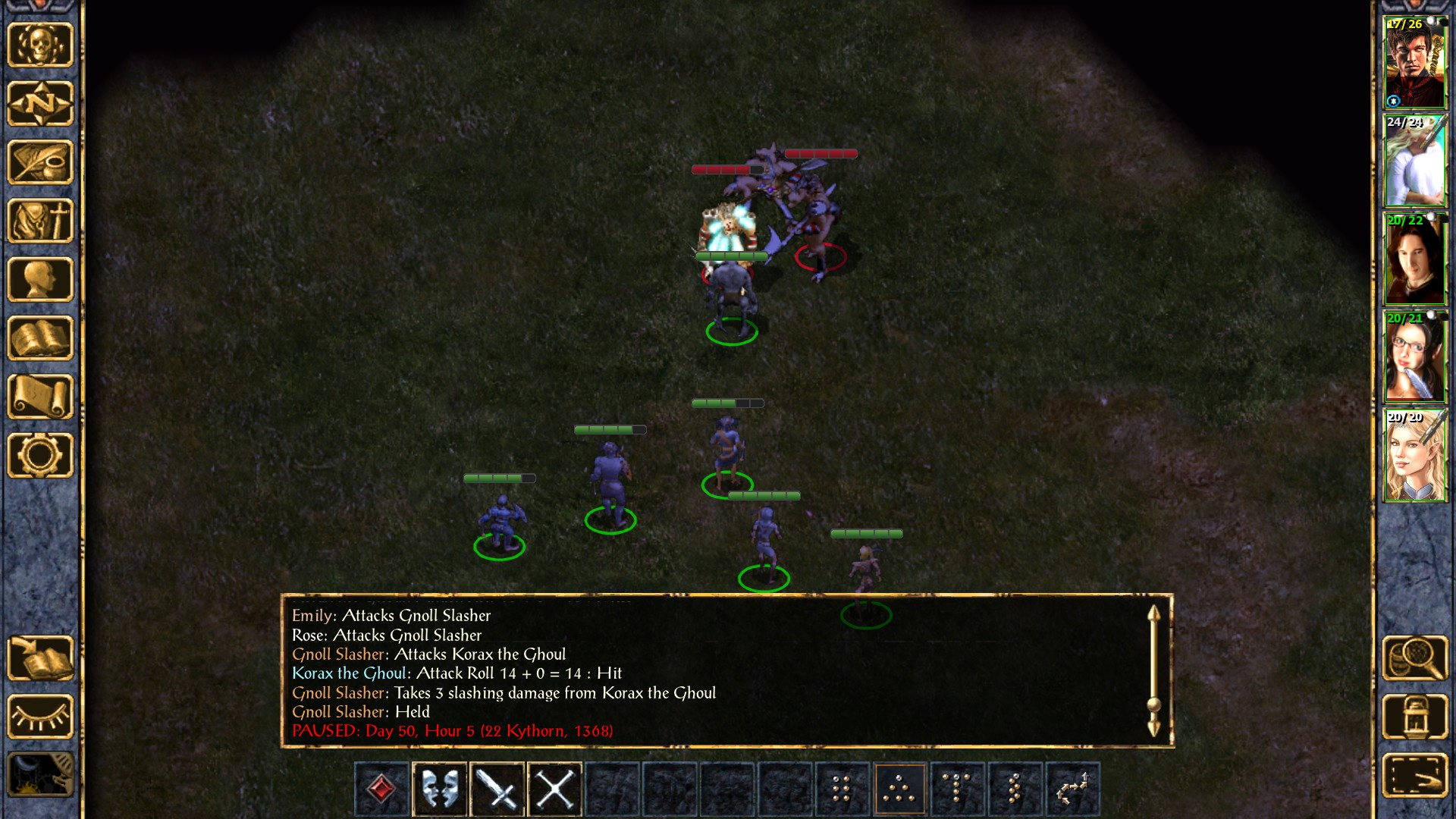Click the skull button in the sidebar
The image size is (1456, 819).
[x=40, y=45]
